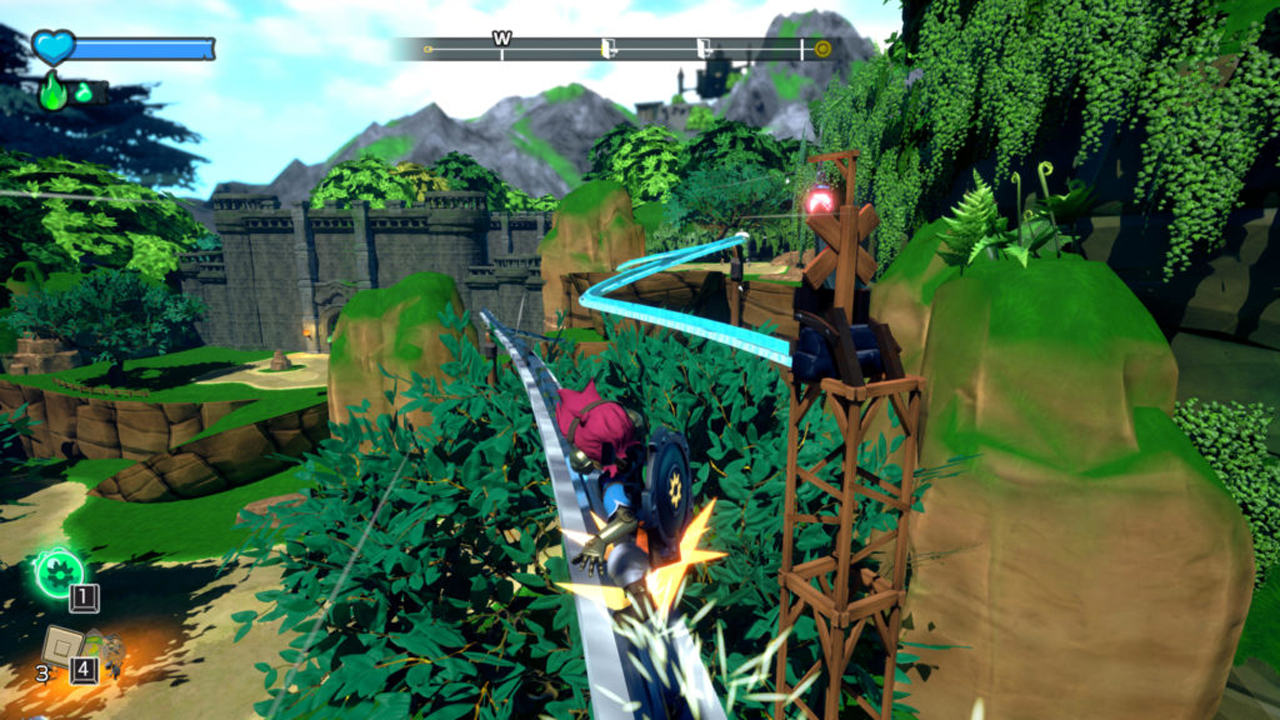Click the blue heart health icon
The image size is (1280, 720).
52,47
